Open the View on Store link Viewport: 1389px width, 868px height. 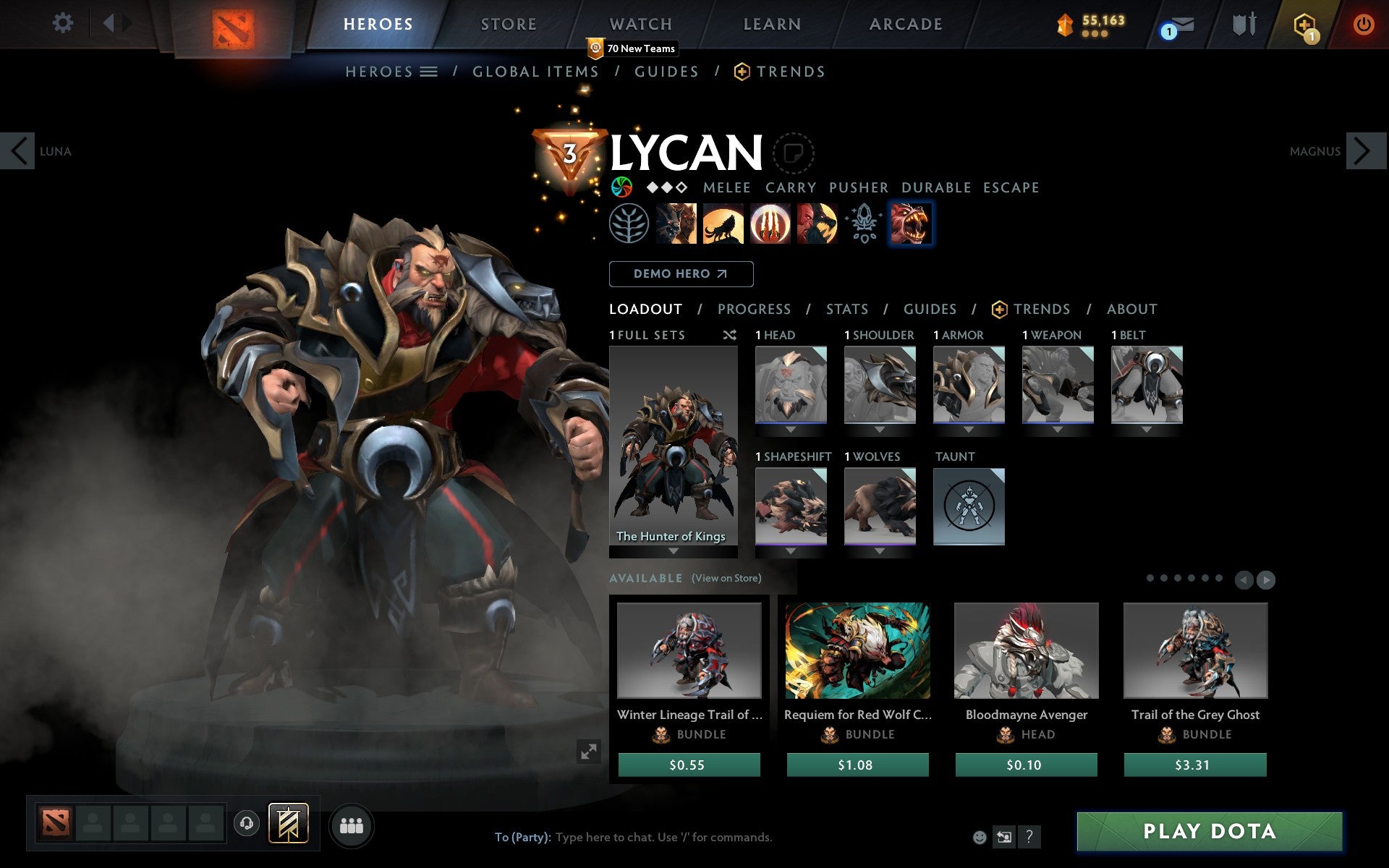coord(726,578)
